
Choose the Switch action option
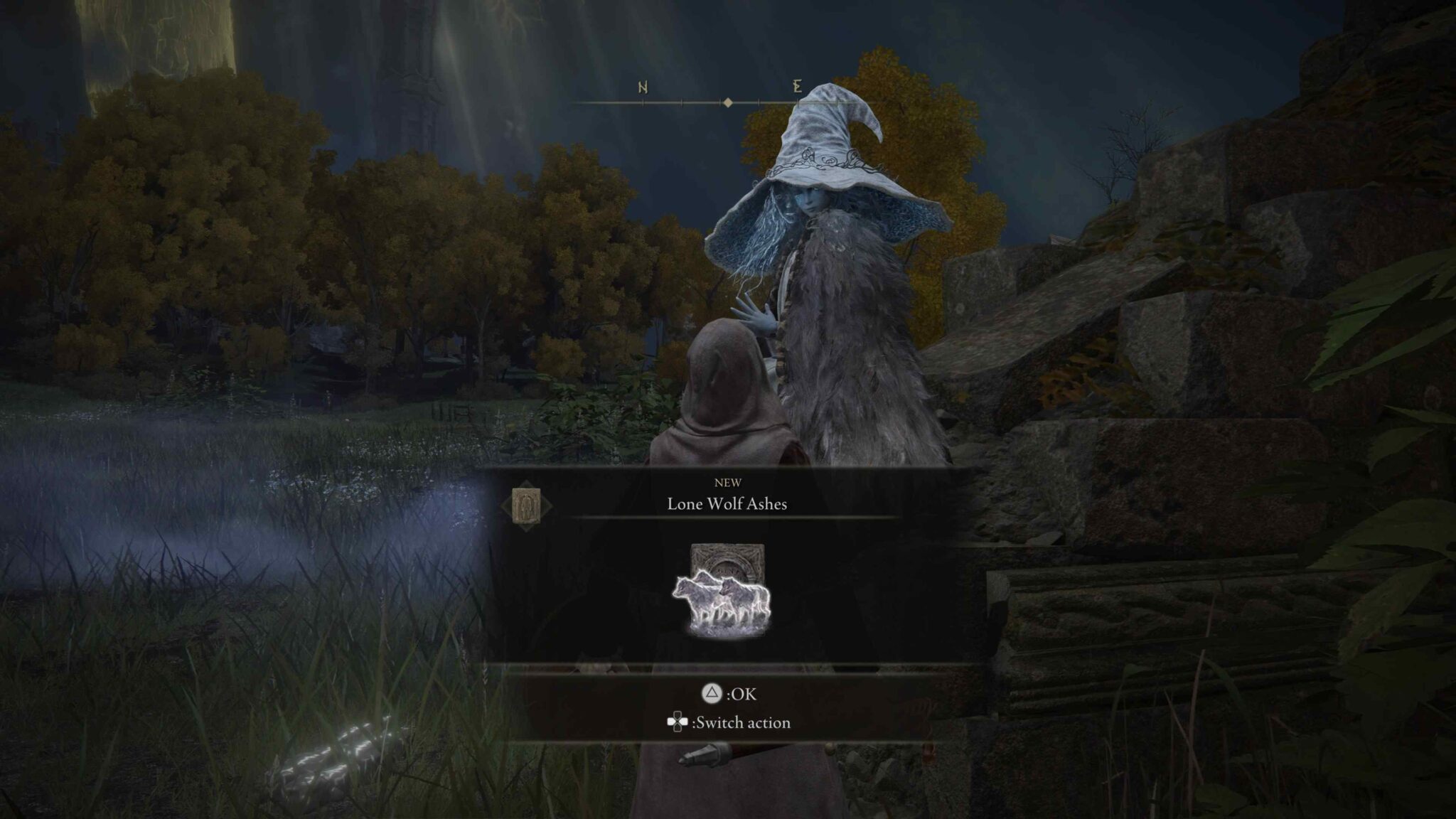[729, 723]
